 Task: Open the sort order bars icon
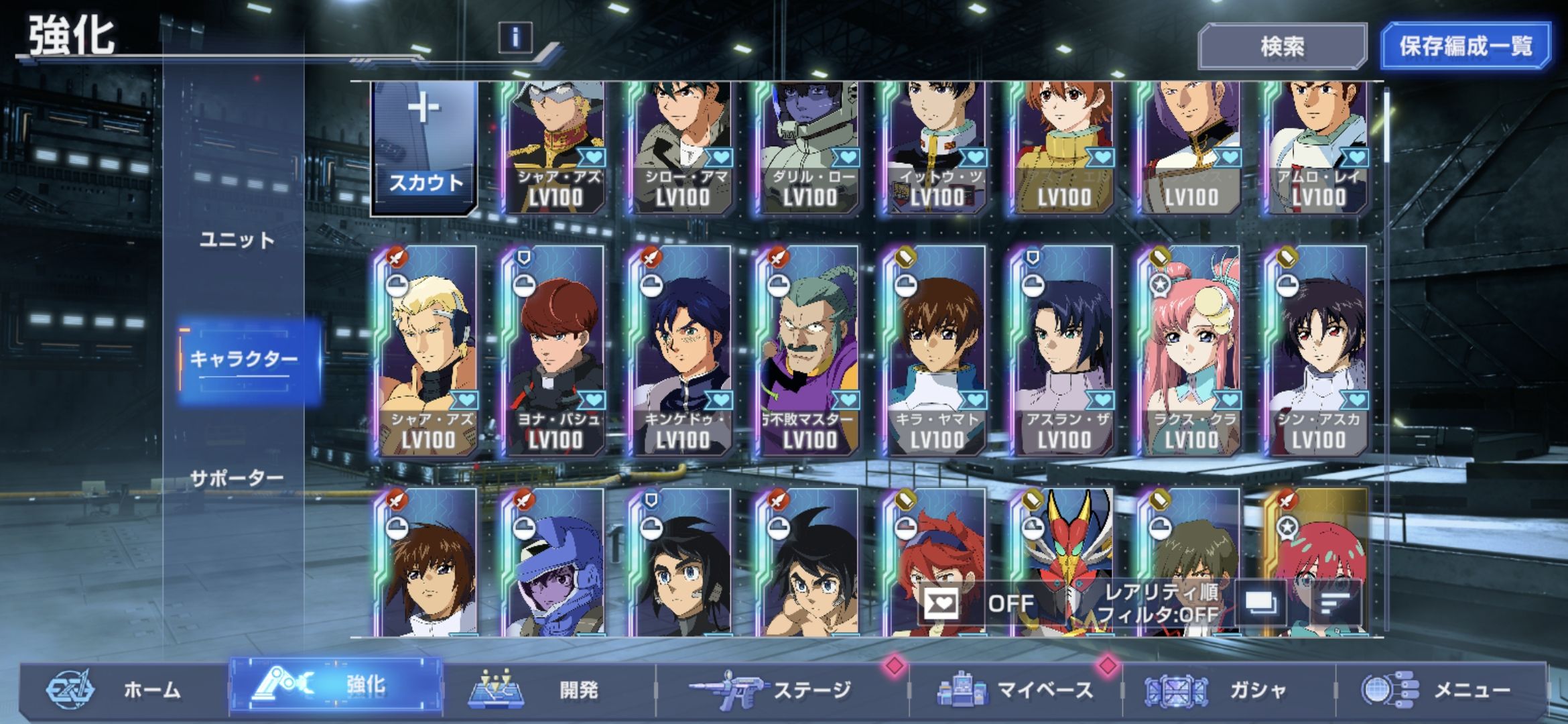[x=1335, y=604]
